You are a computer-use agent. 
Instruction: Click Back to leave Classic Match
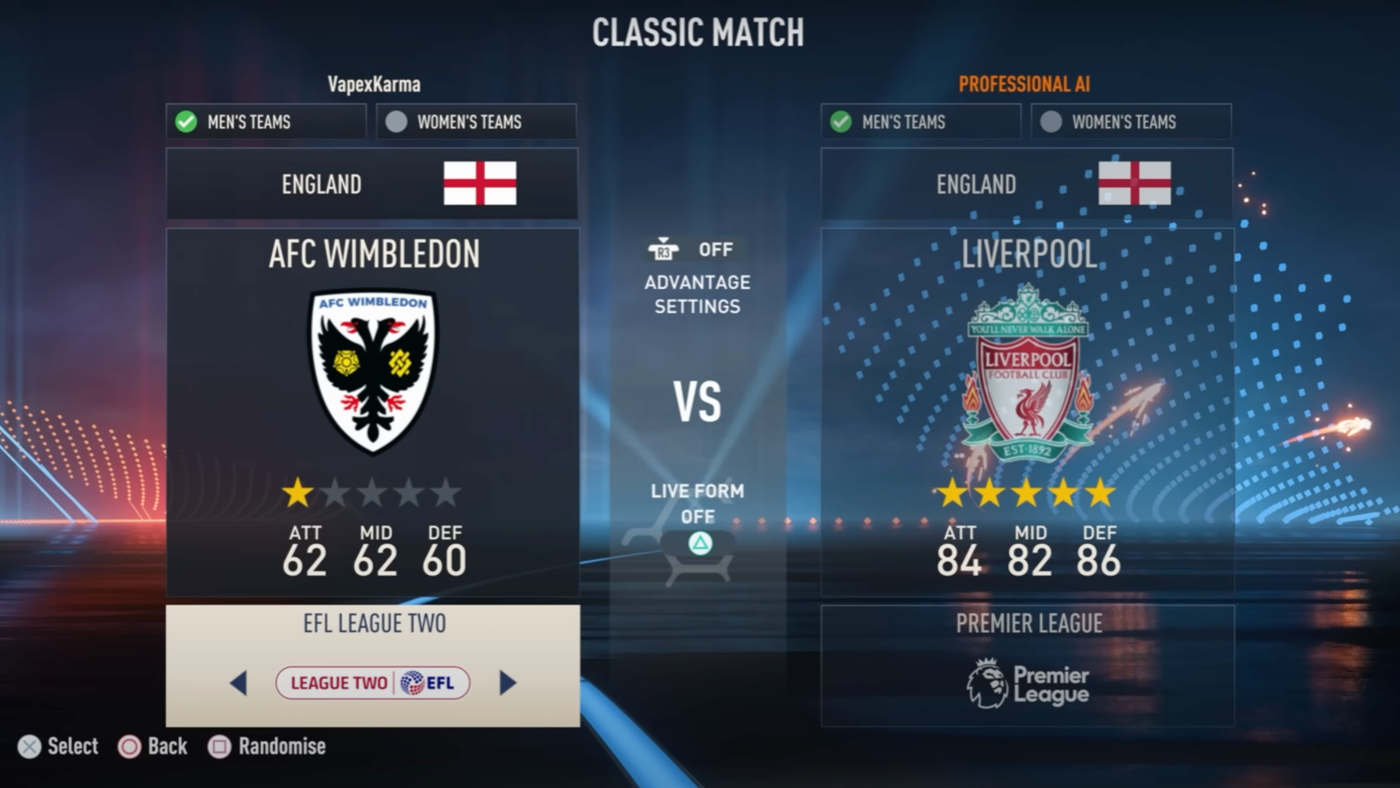click(130, 746)
